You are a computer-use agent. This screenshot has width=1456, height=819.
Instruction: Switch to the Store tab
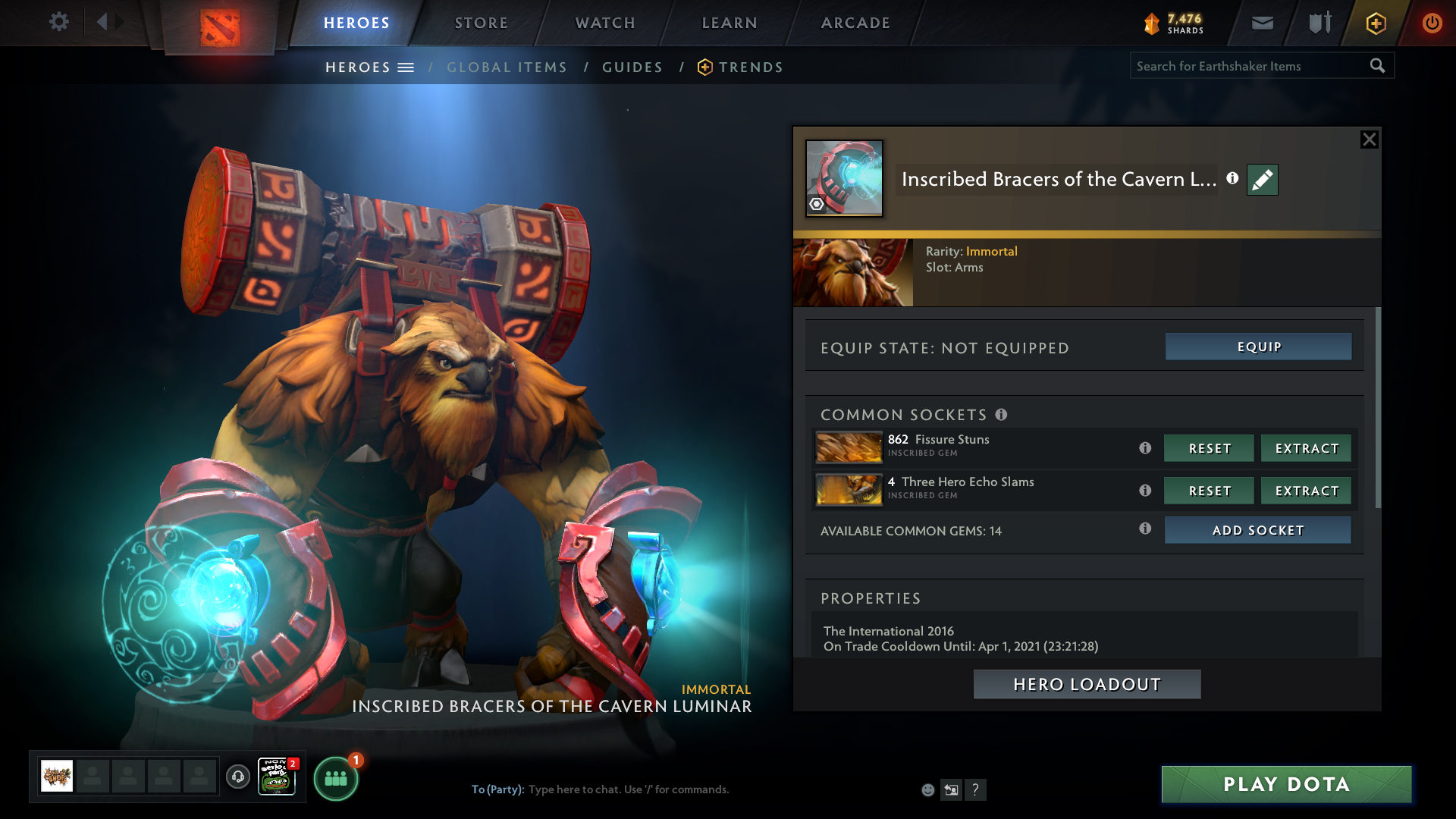pos(481,23)
